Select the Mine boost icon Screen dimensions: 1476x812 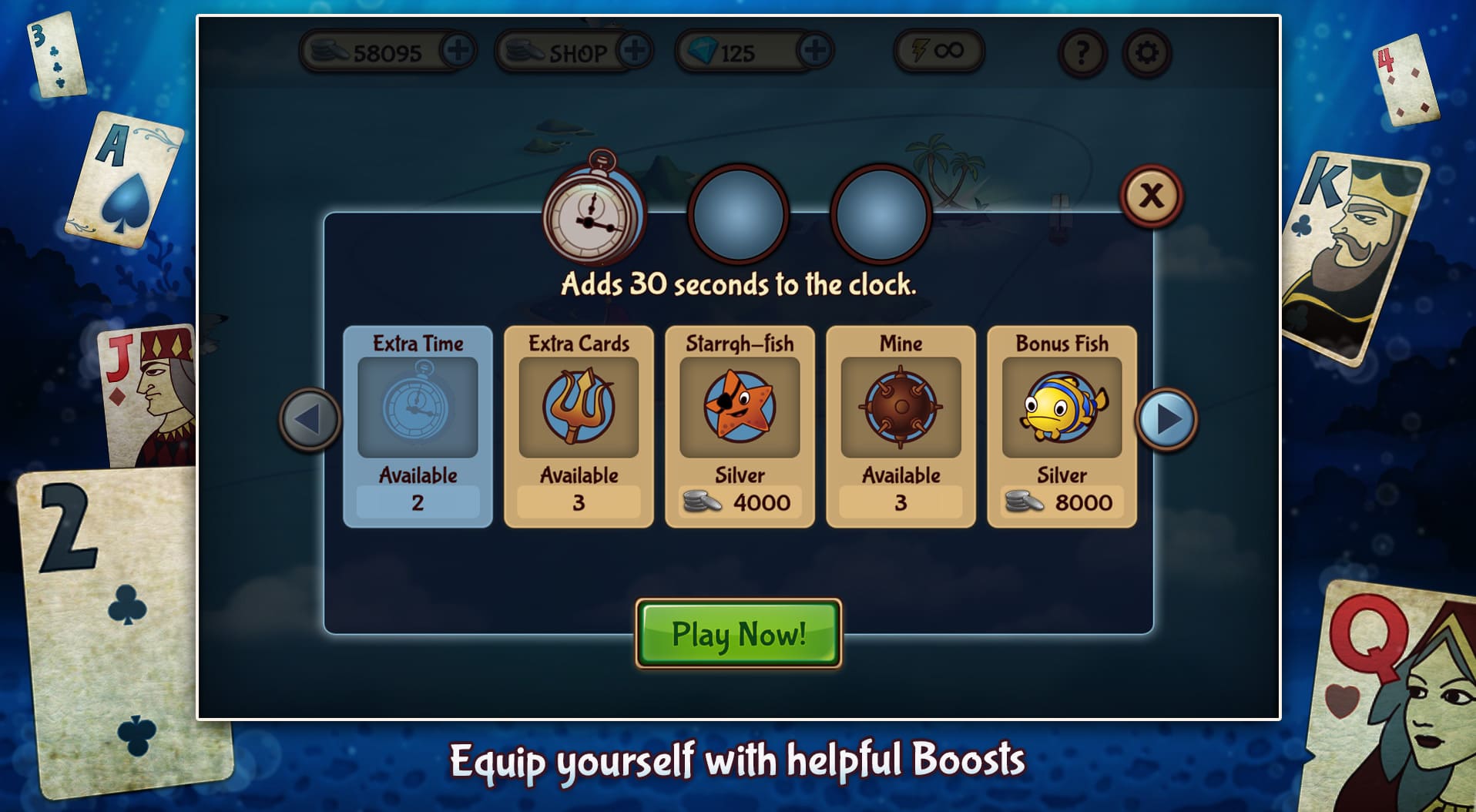coord(899,408)
